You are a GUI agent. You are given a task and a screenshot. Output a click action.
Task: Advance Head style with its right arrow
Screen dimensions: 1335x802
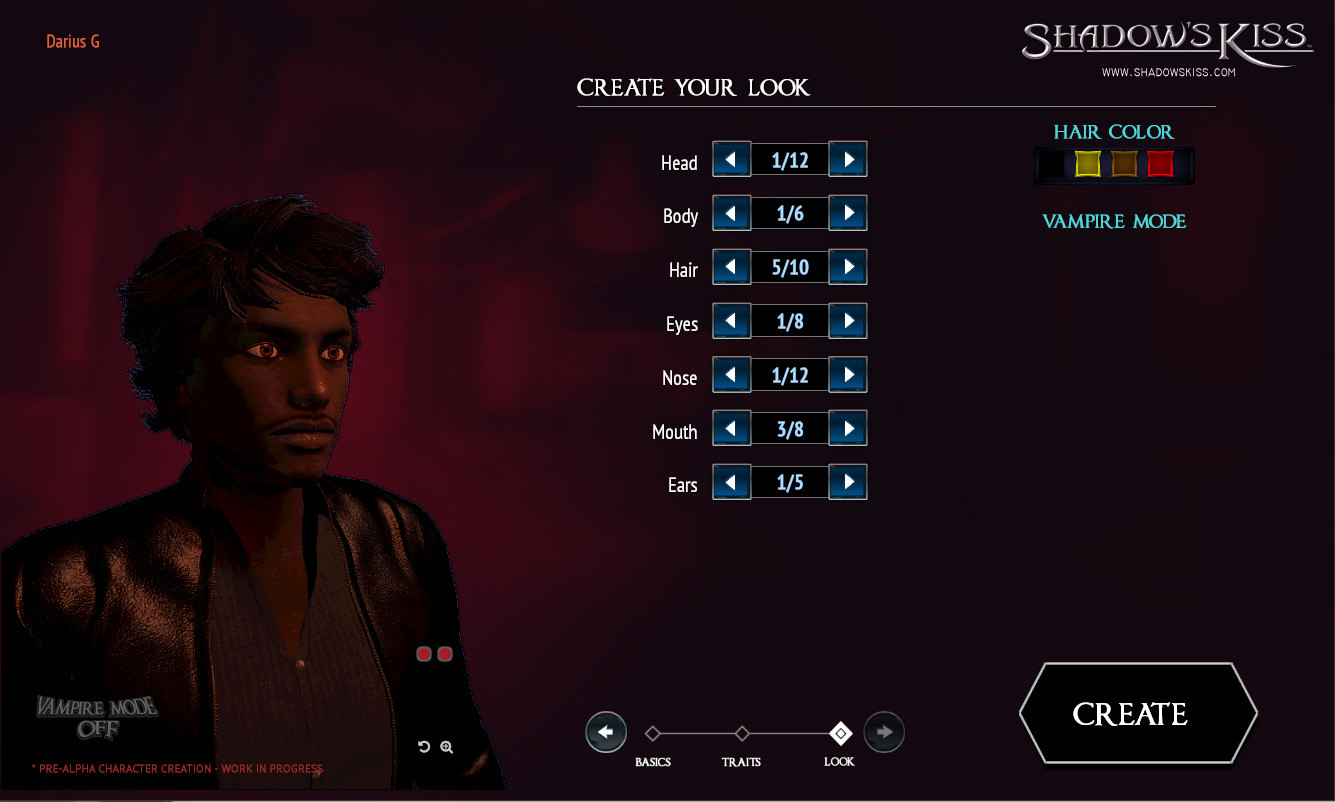(x=848, y=159)
